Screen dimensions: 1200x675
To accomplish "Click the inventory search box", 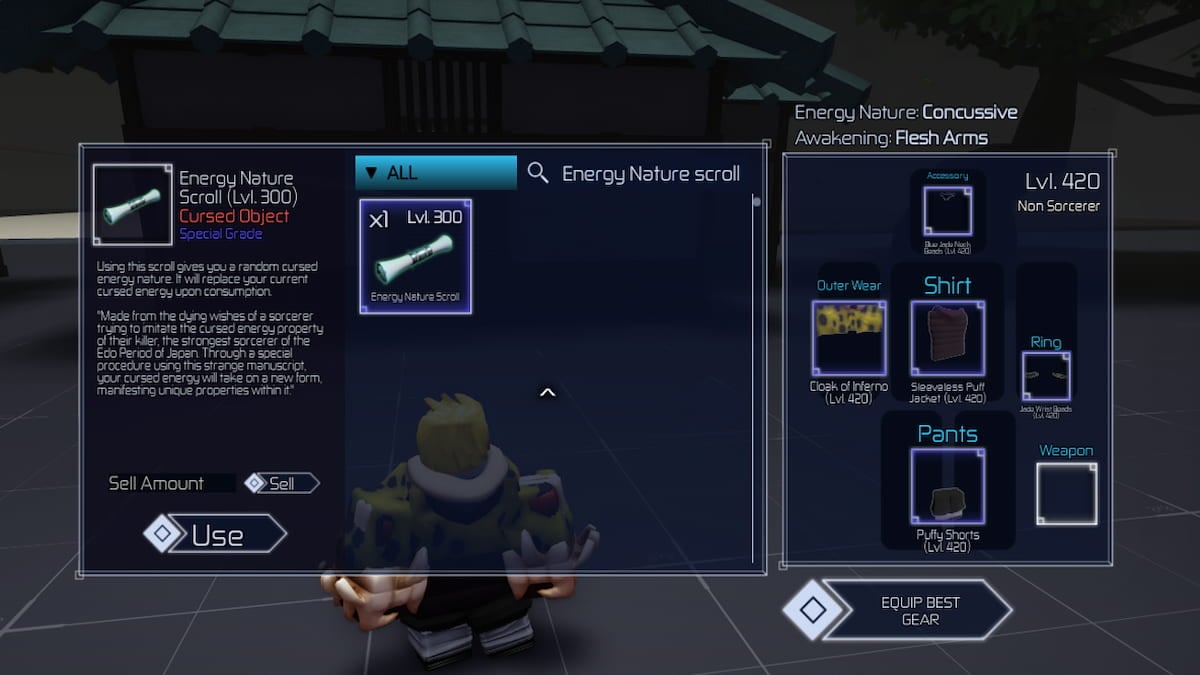I will 651,173.
